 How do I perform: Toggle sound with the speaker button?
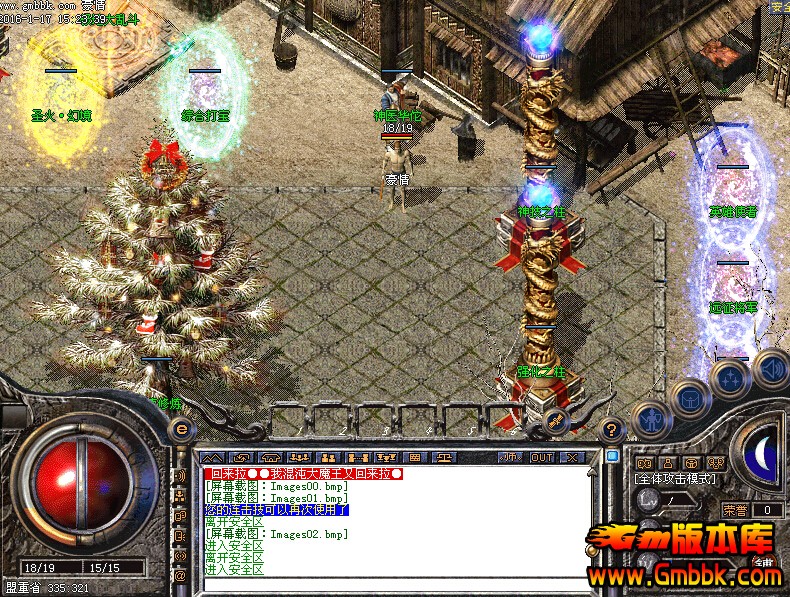click(x=770, y=367)
